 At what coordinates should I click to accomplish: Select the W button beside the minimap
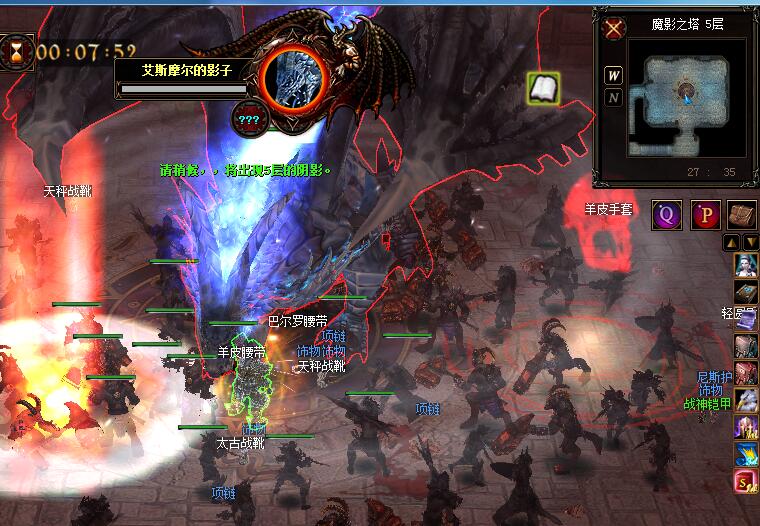coord(613,76)
